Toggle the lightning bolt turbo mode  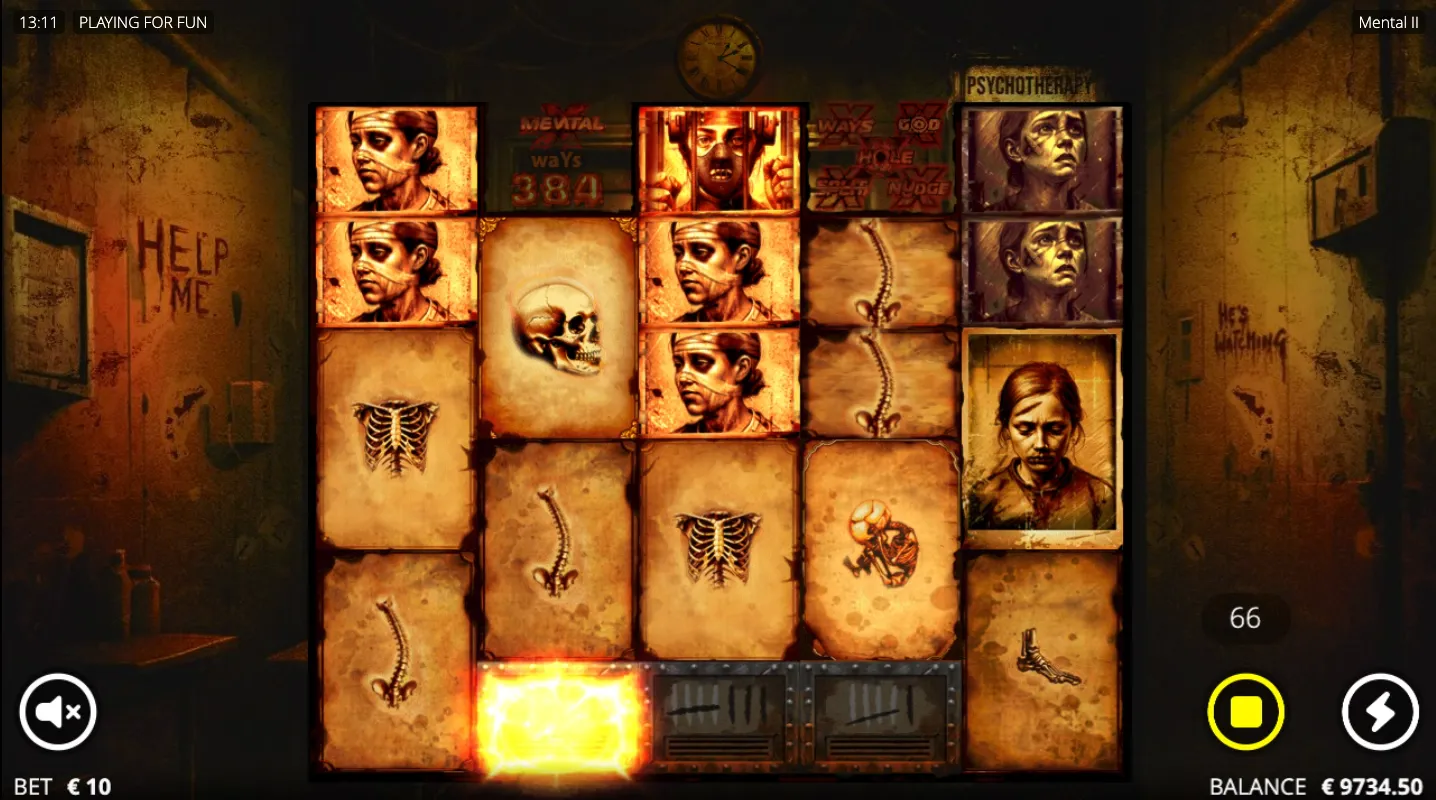click(1379, 711)
